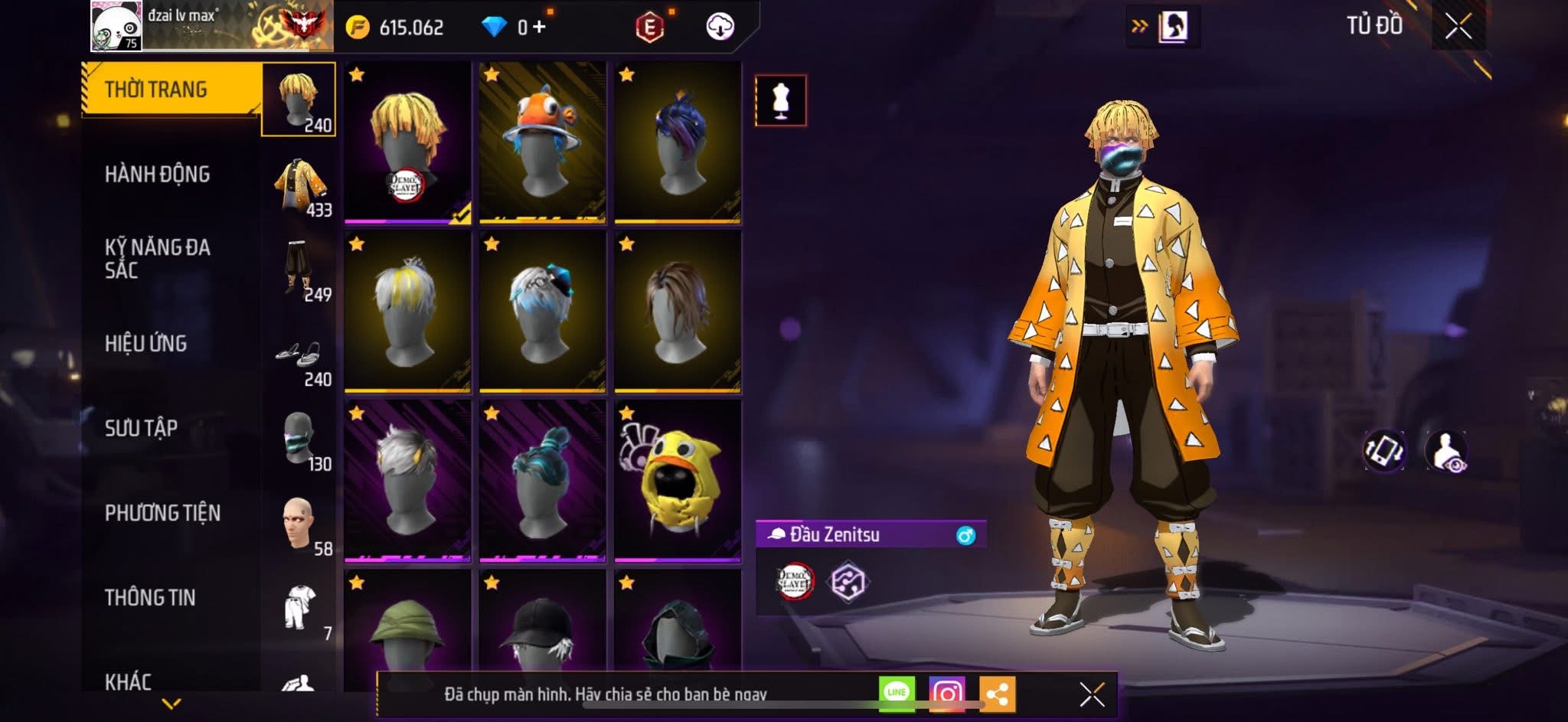This screenshot has width=1568, height=722.
Task: Add diamonds with the plus button
Action: point(540,28)
